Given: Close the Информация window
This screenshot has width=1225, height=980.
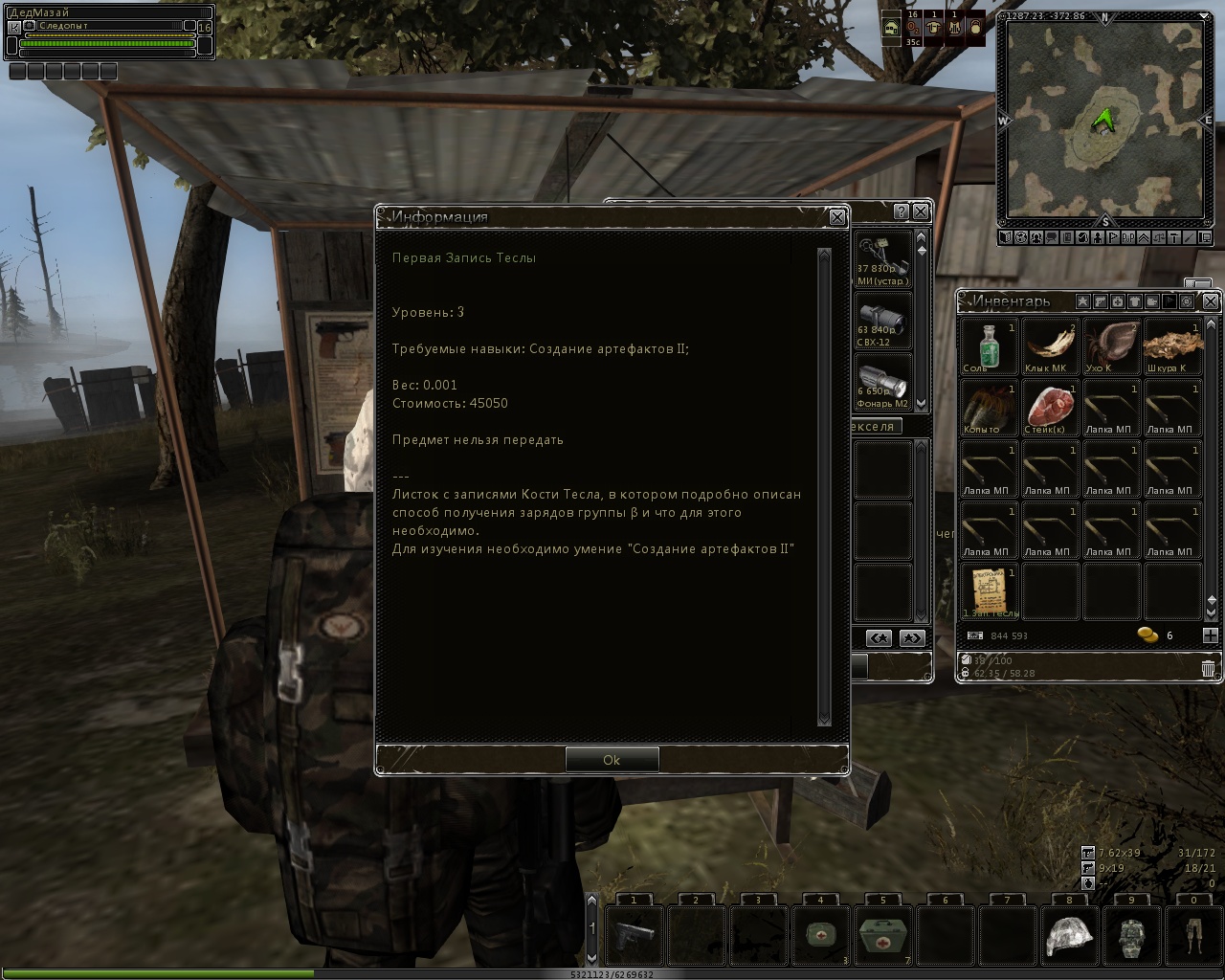Looking at the screenshot, I should [x=836, y=217].
